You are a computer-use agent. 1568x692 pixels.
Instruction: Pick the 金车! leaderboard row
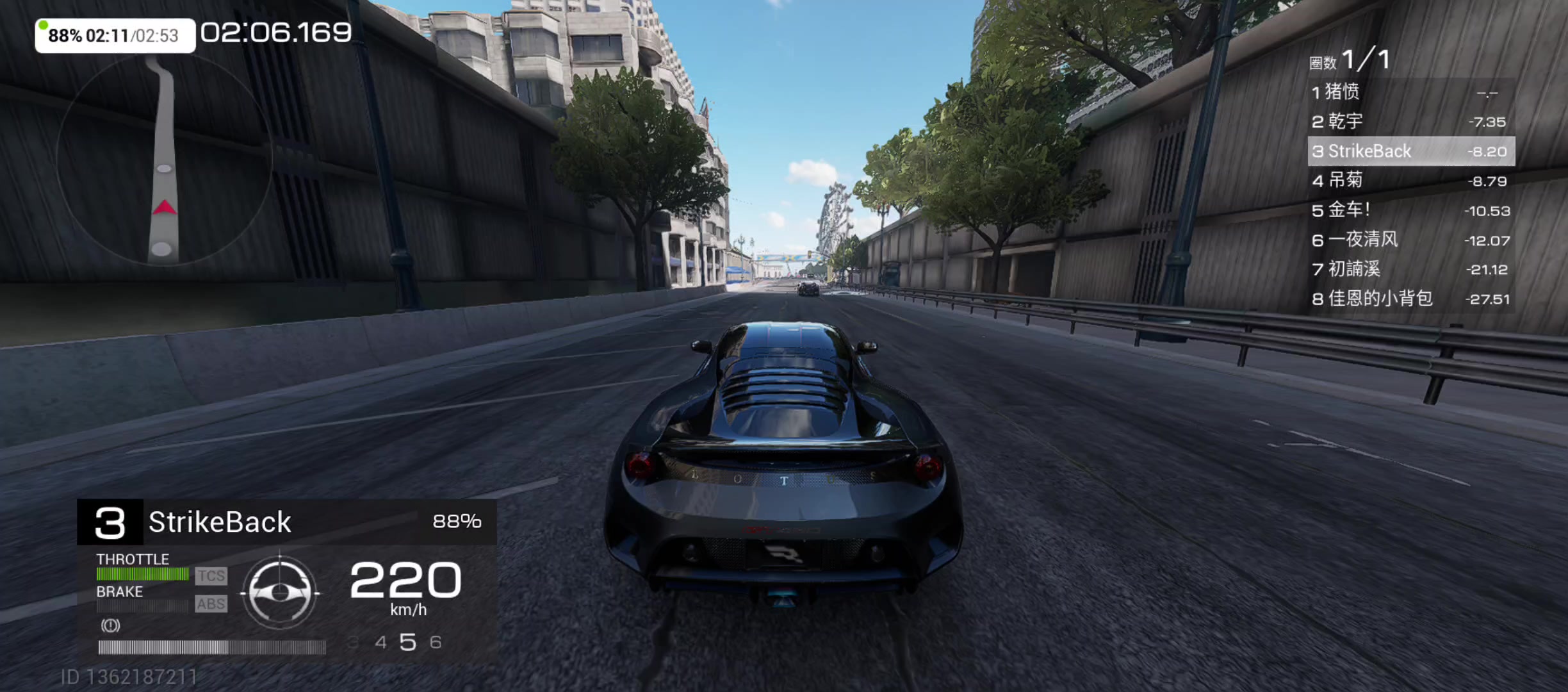click(1410, 210)
